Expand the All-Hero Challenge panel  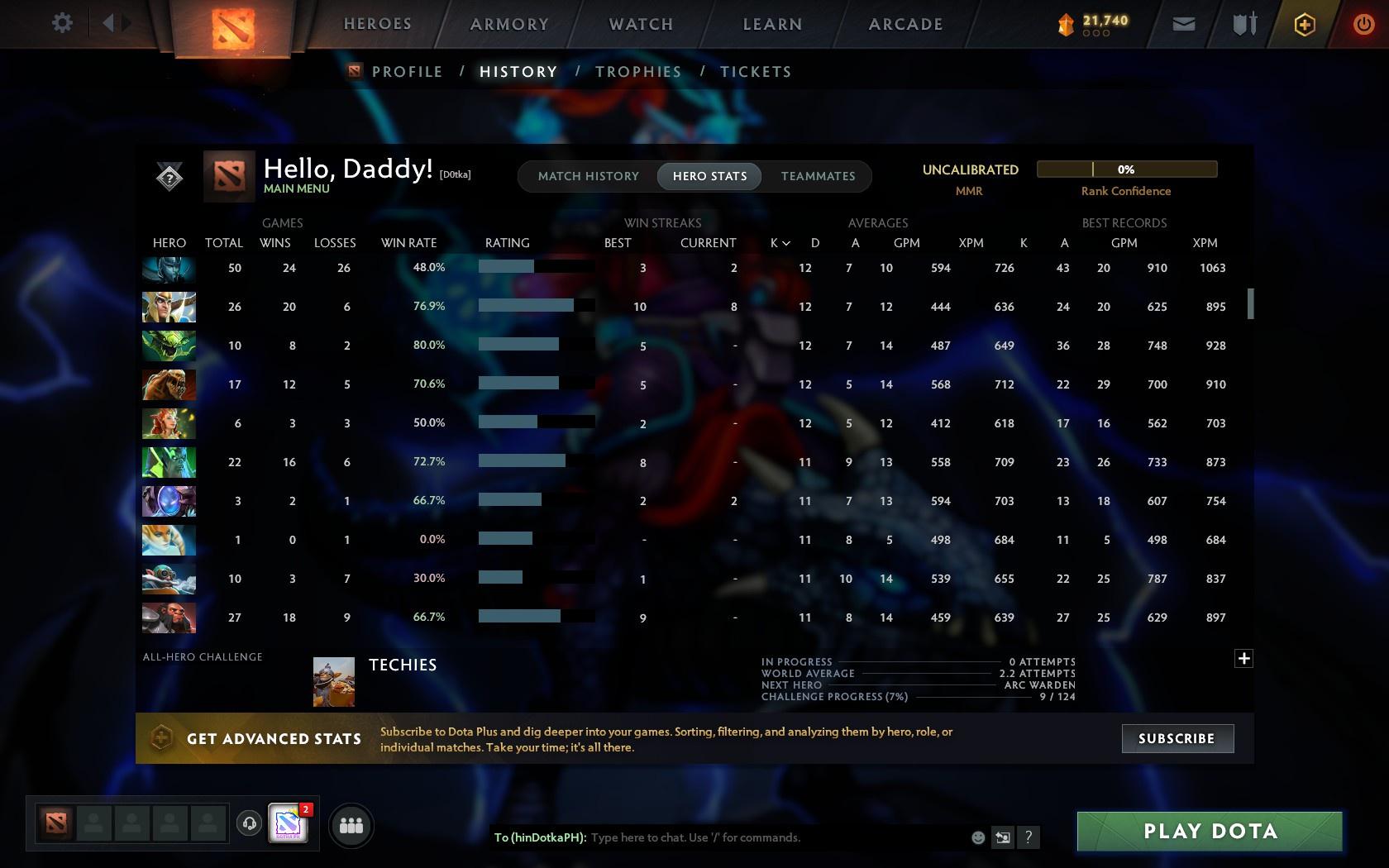coord(1243,659)
